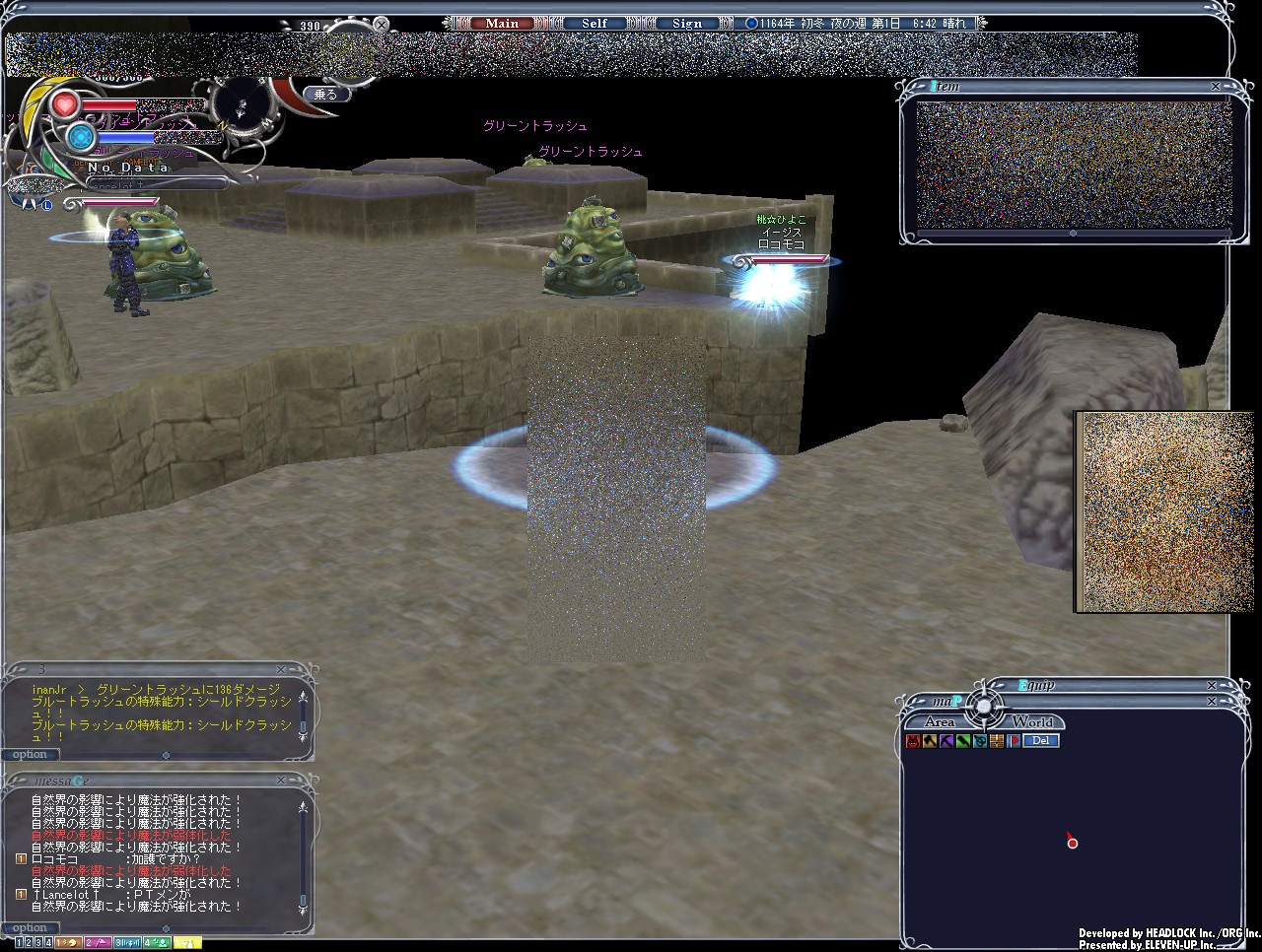Screen dimensions: 1262x952
Task: Open the upper chat window option button
Action: click(x=30, y=755)
